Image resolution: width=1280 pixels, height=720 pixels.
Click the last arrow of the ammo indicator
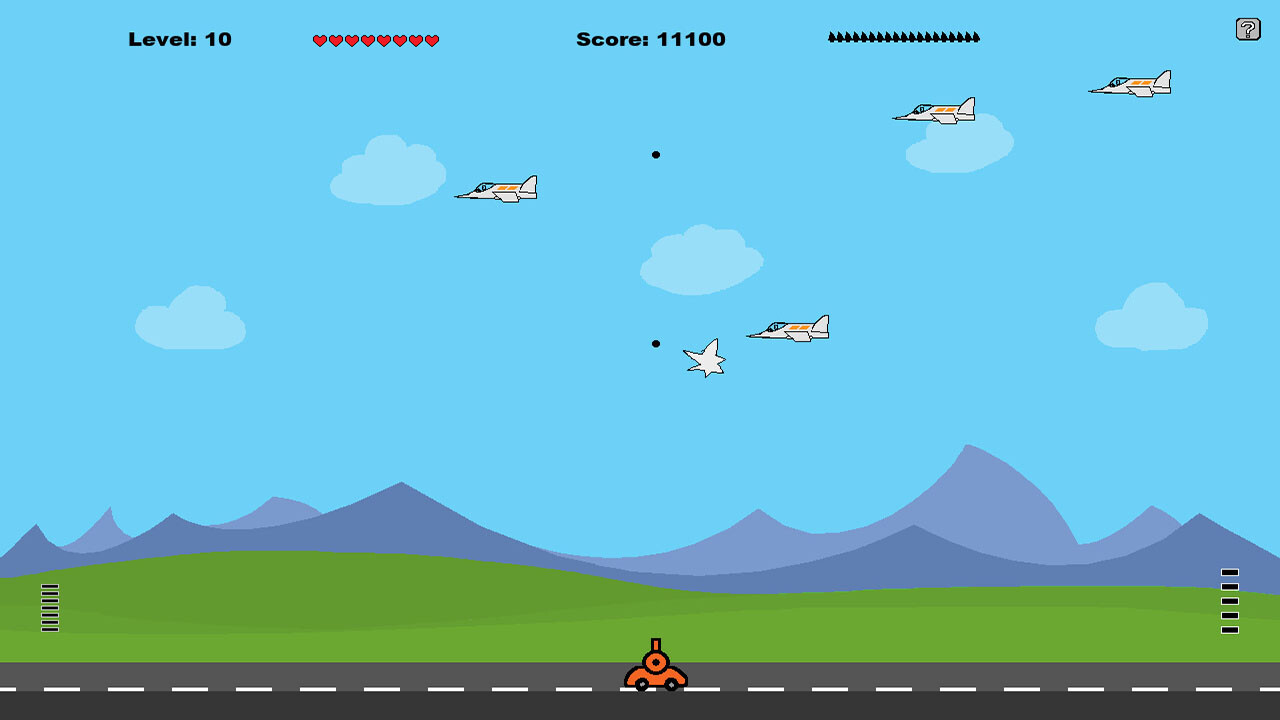(975, 36)
